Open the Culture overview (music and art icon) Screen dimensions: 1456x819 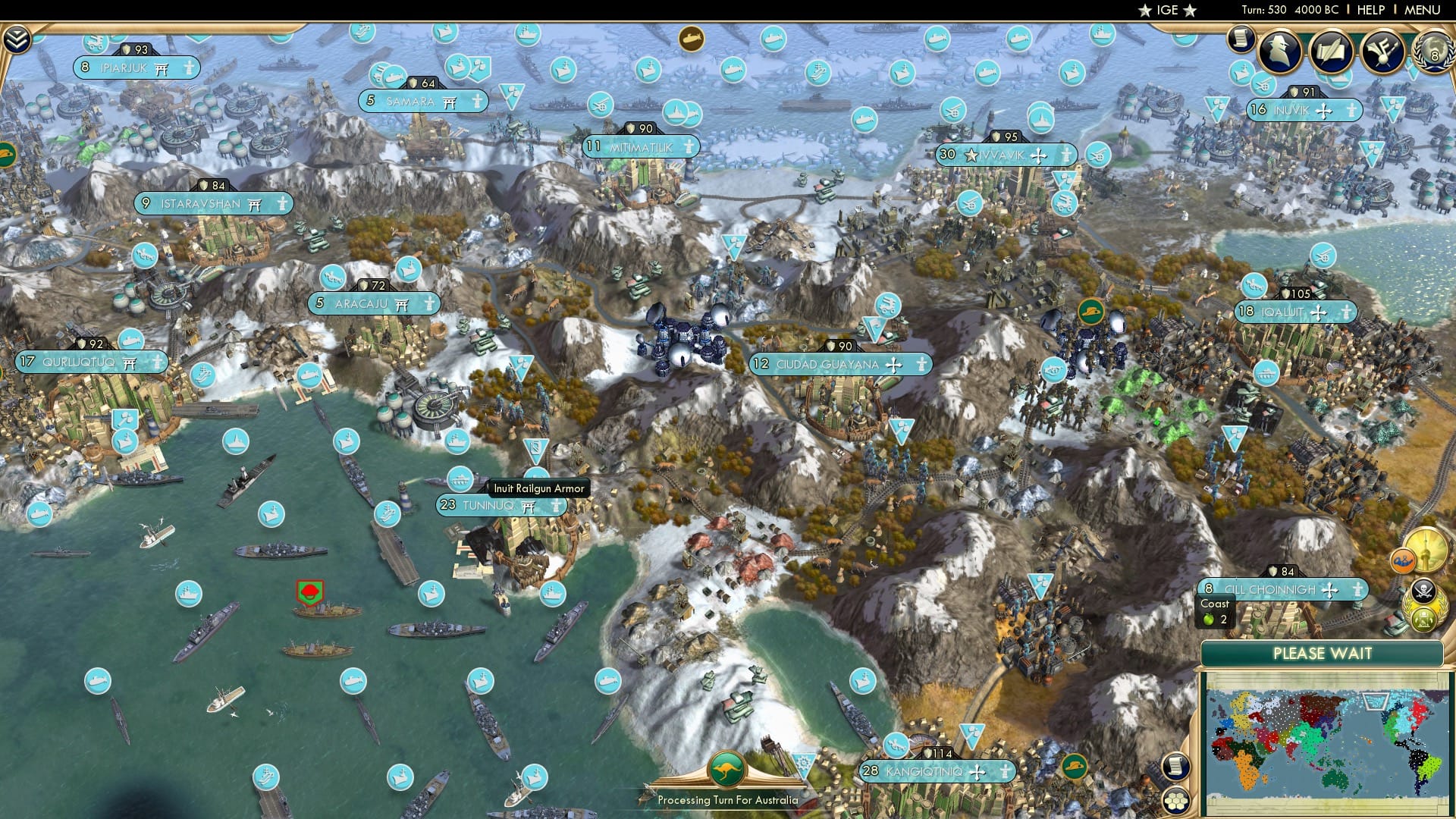pos(1383,50)
